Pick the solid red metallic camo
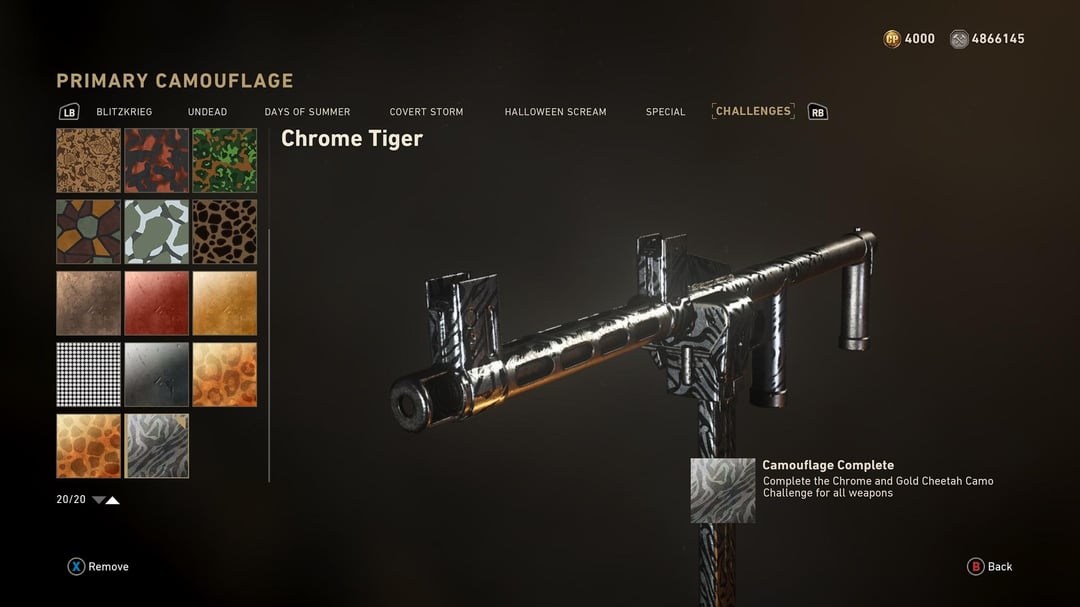1080x607 pixels. click(156, 303)
